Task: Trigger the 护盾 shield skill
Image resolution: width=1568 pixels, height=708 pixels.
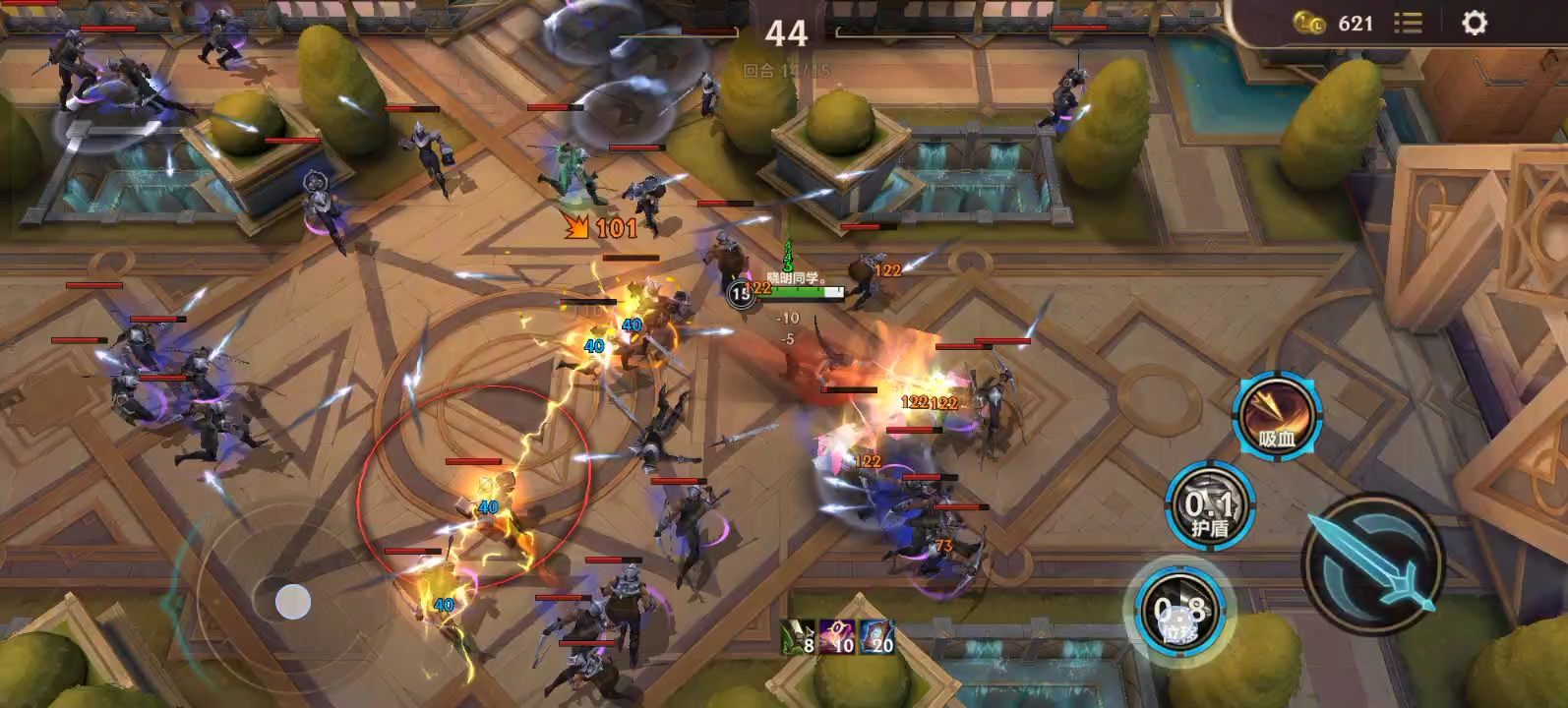Action: click(x=1209, y=507)
